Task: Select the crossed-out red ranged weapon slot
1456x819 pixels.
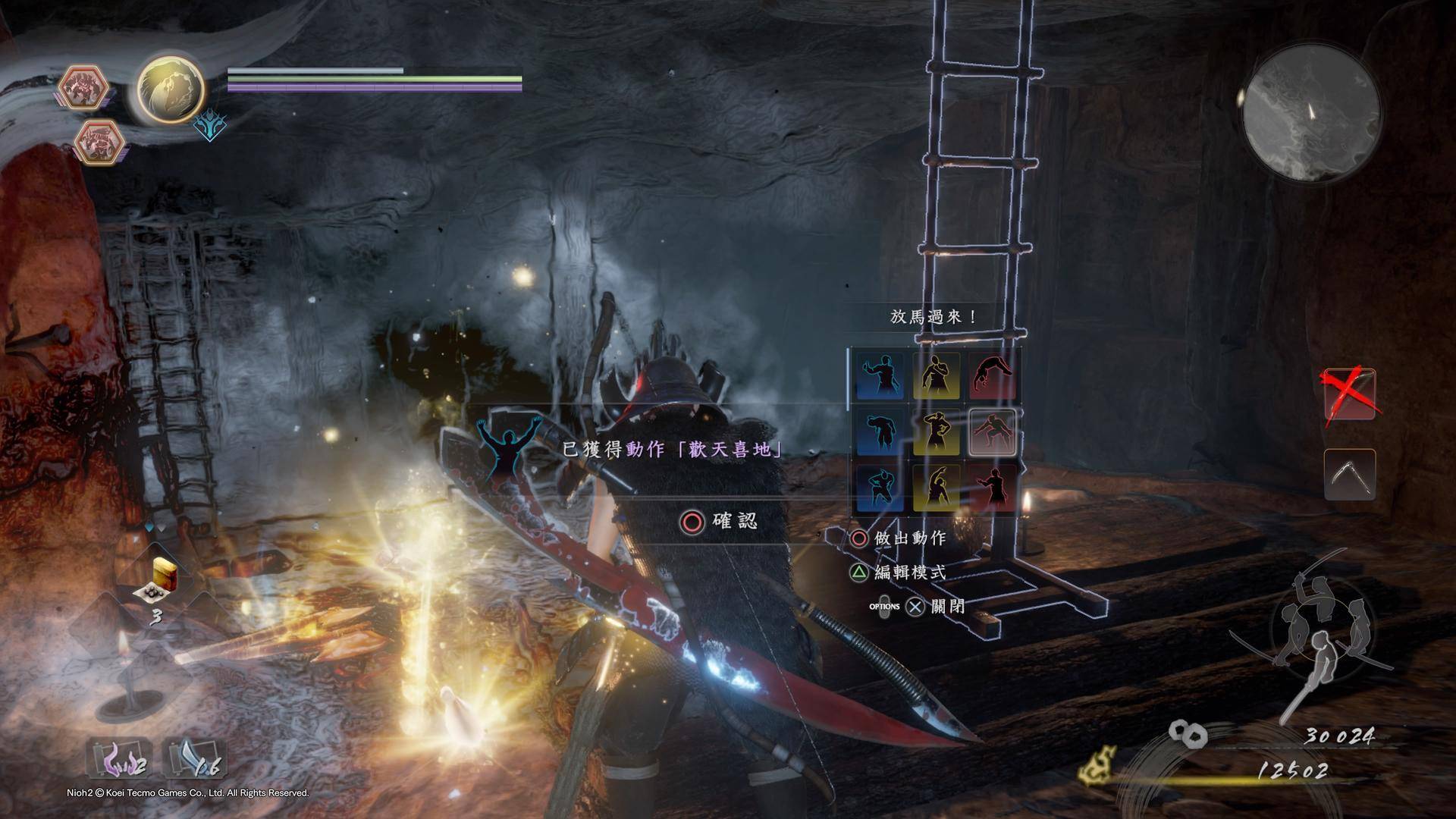Action: click(1349, 394)
